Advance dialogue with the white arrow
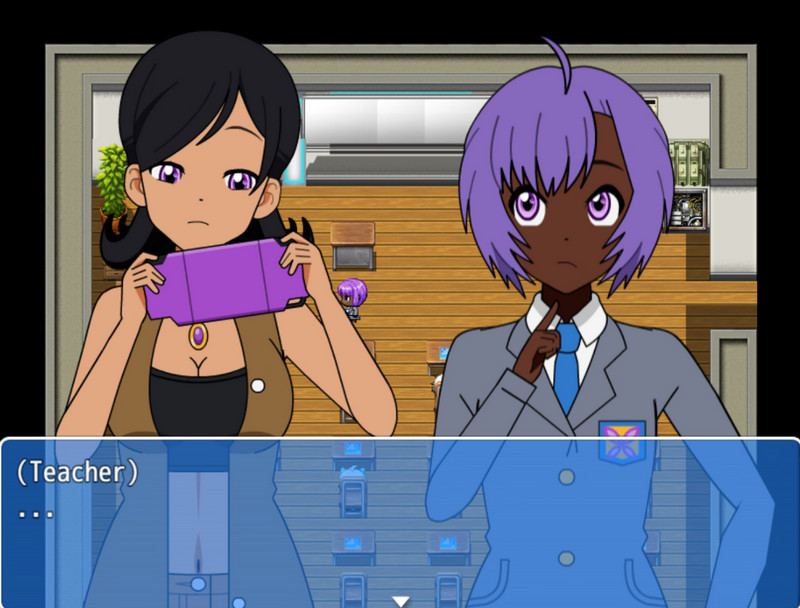This screenshot has width=800, height=608. tap(401, 601)
